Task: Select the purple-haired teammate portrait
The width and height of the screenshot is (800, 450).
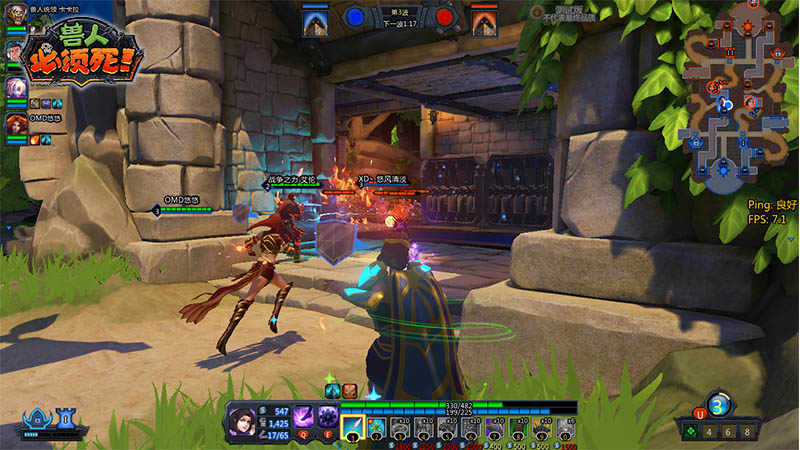Action: (15, 88)
